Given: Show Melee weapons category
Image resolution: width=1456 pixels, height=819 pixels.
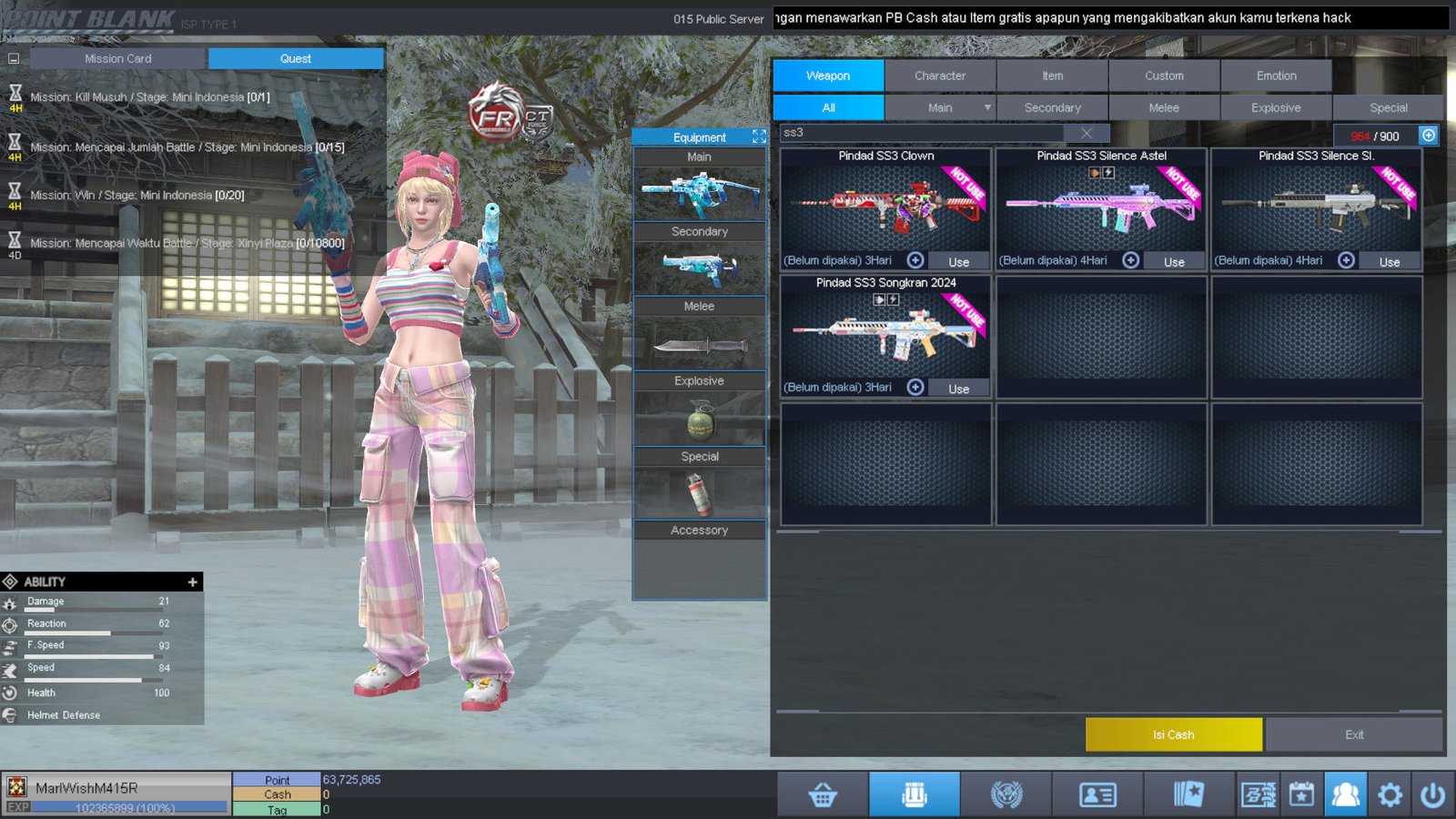Looking at the screenshot, I should click(1164, 107).
